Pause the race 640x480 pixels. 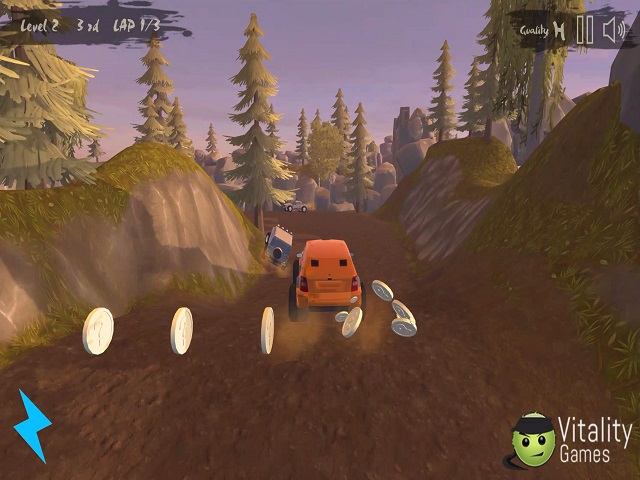585,30
